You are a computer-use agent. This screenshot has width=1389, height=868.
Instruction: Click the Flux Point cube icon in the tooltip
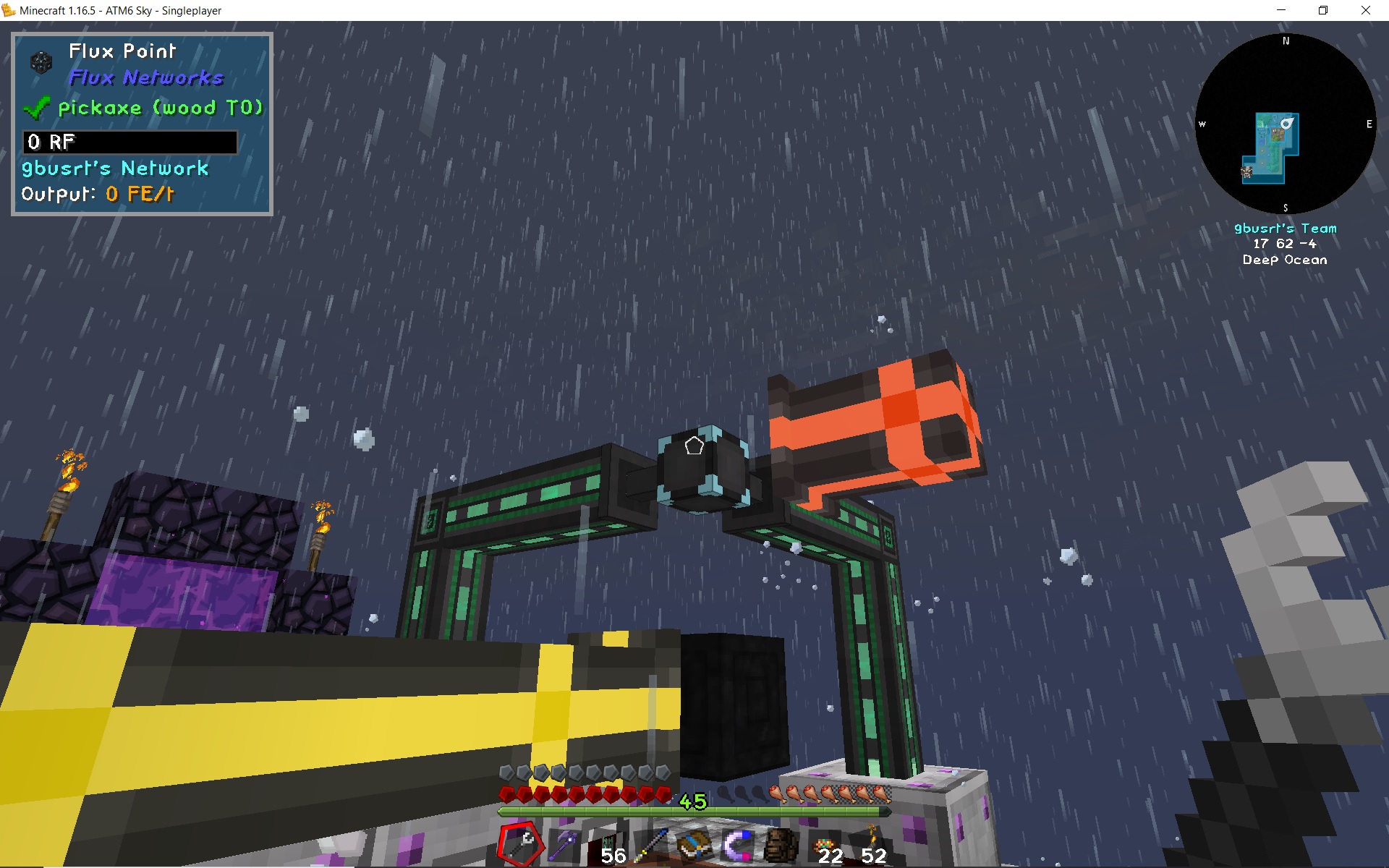tap(40, 62)
